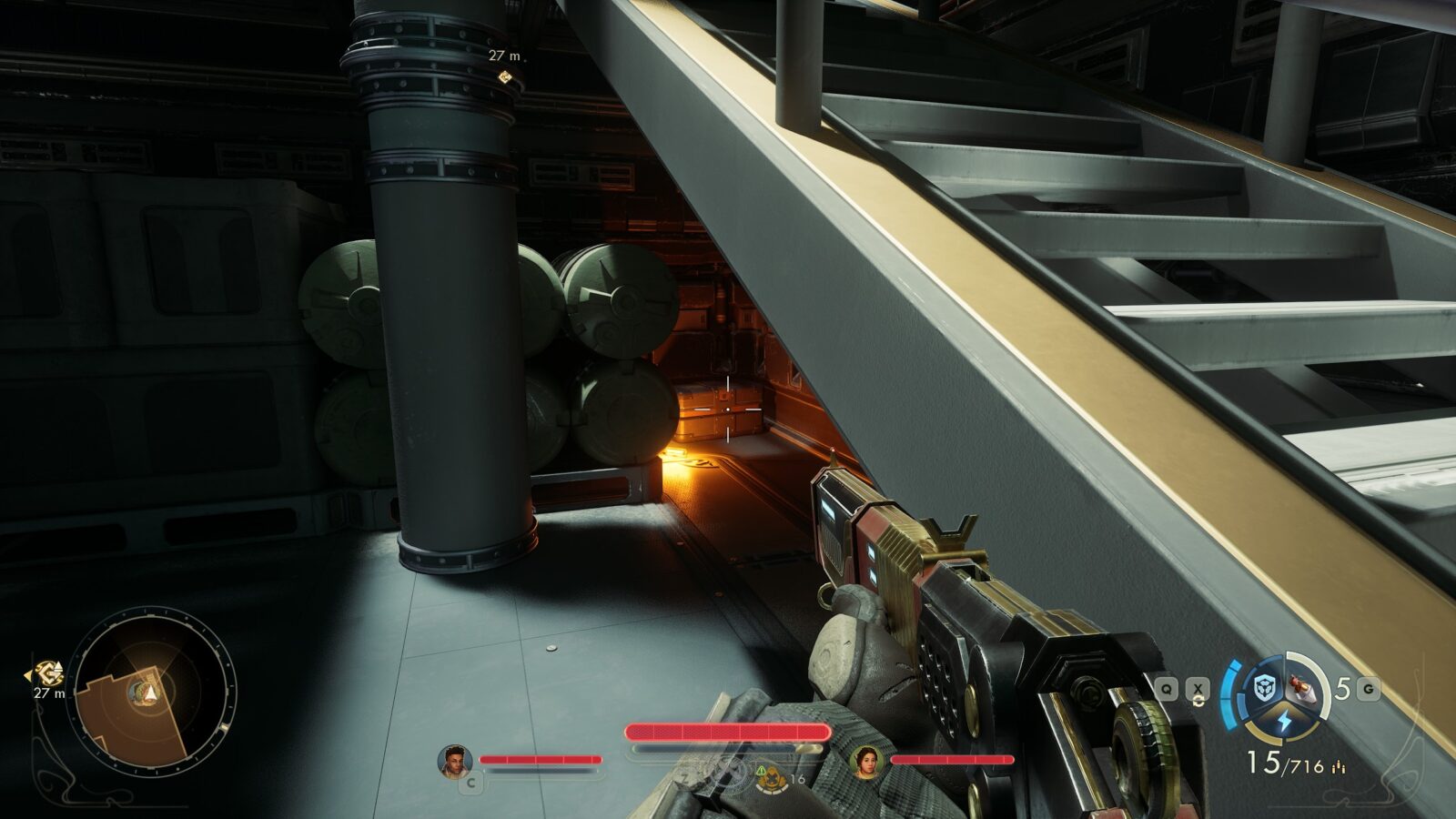Use the red inhaler healing item
The height and width of the screenshot is (819, 1456).
pyautogui.click(x=1304, y=688)
